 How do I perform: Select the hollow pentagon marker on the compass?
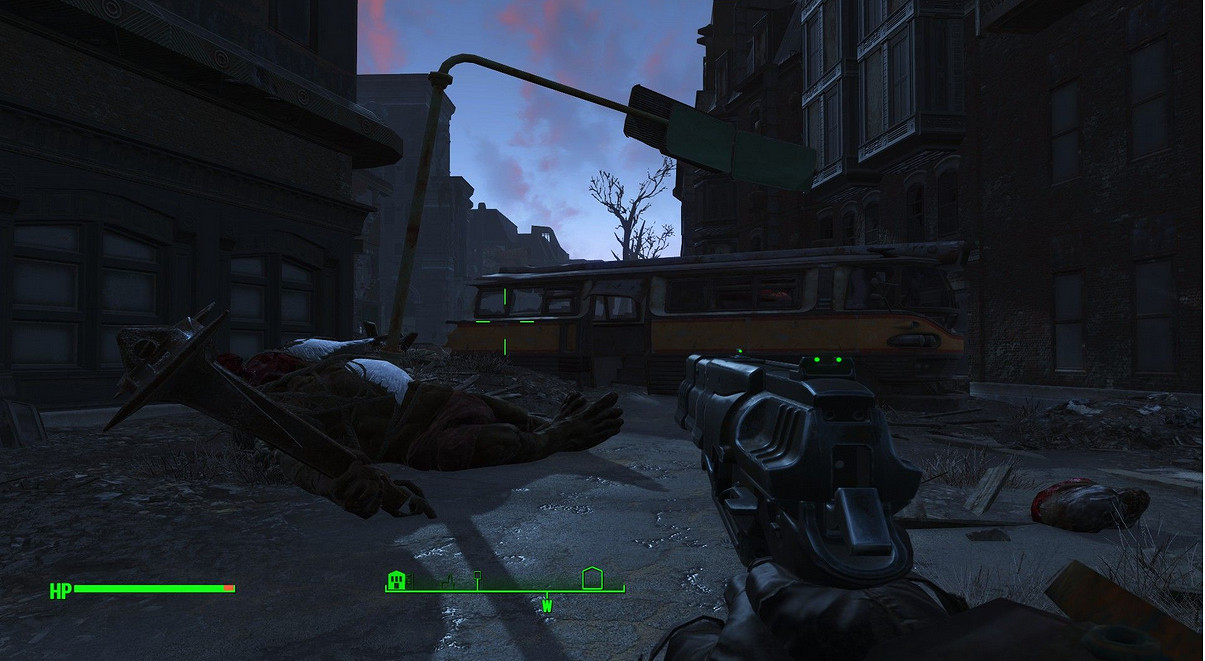pyautogui.click(x=591, y=578)
